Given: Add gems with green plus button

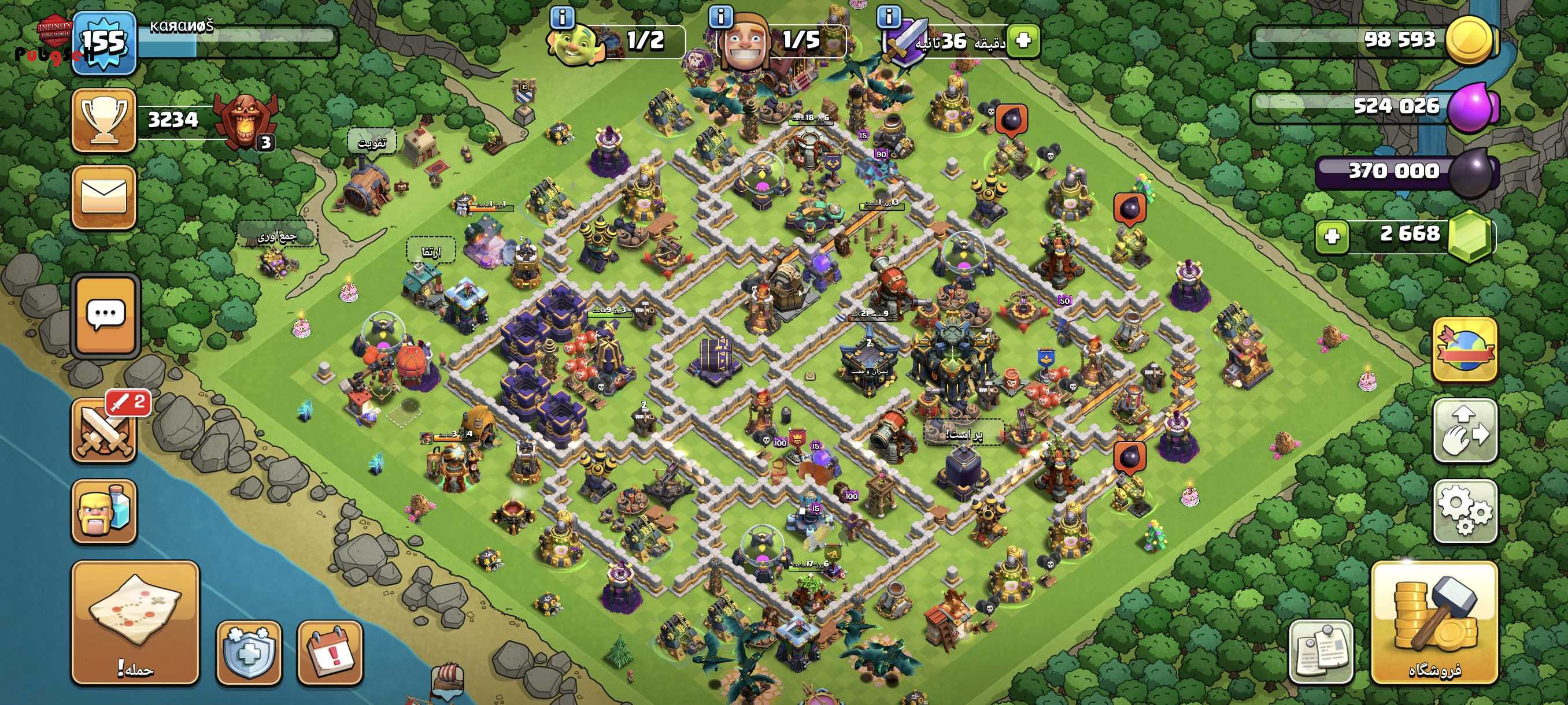Looking at the screenshot, I should pyautogui.click(x=1332, y=236).
